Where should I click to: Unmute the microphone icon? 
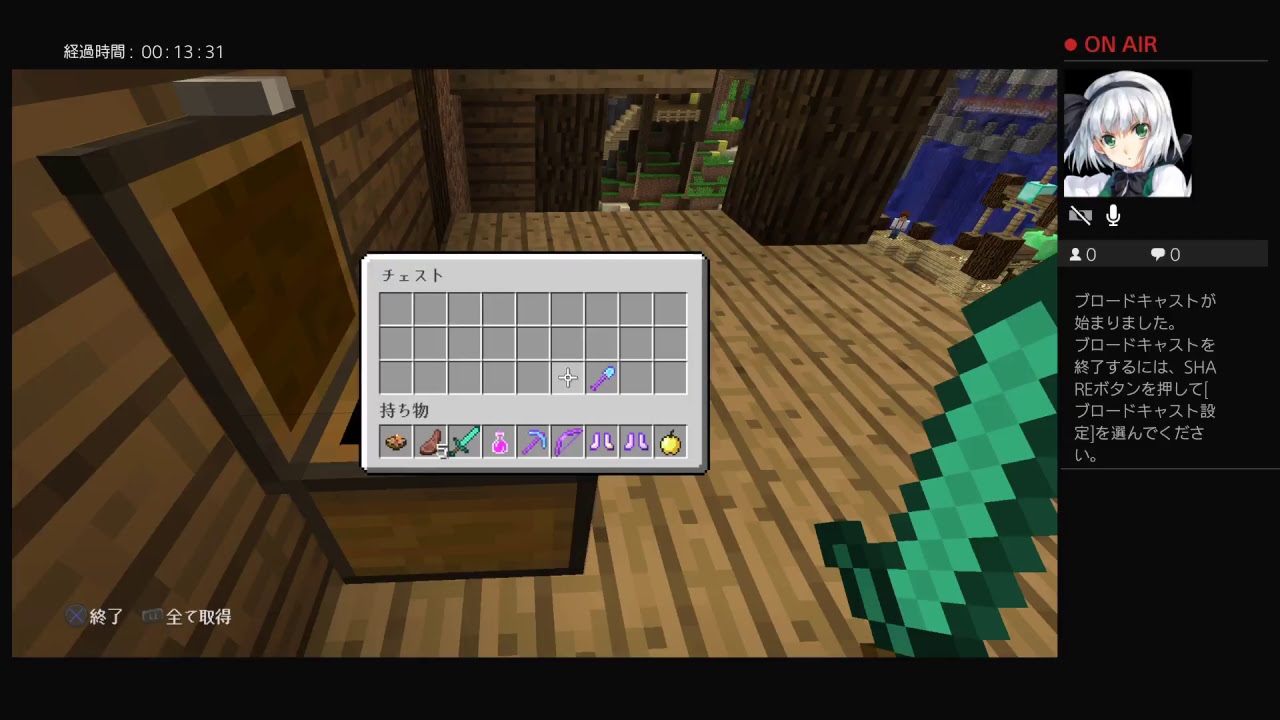click(x=1112, y=215)
